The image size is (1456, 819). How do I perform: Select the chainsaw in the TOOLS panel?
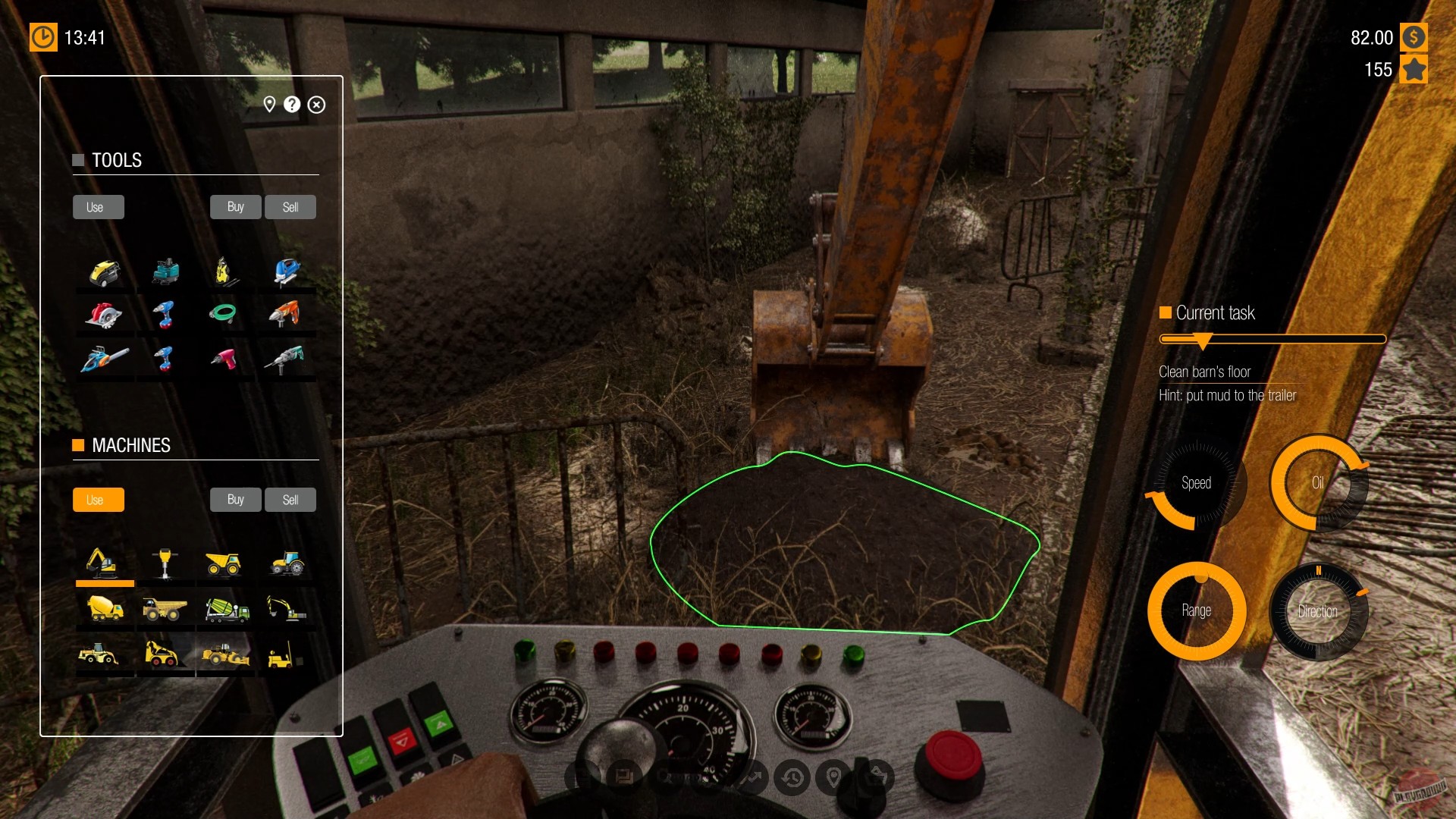tap(105, 359)
